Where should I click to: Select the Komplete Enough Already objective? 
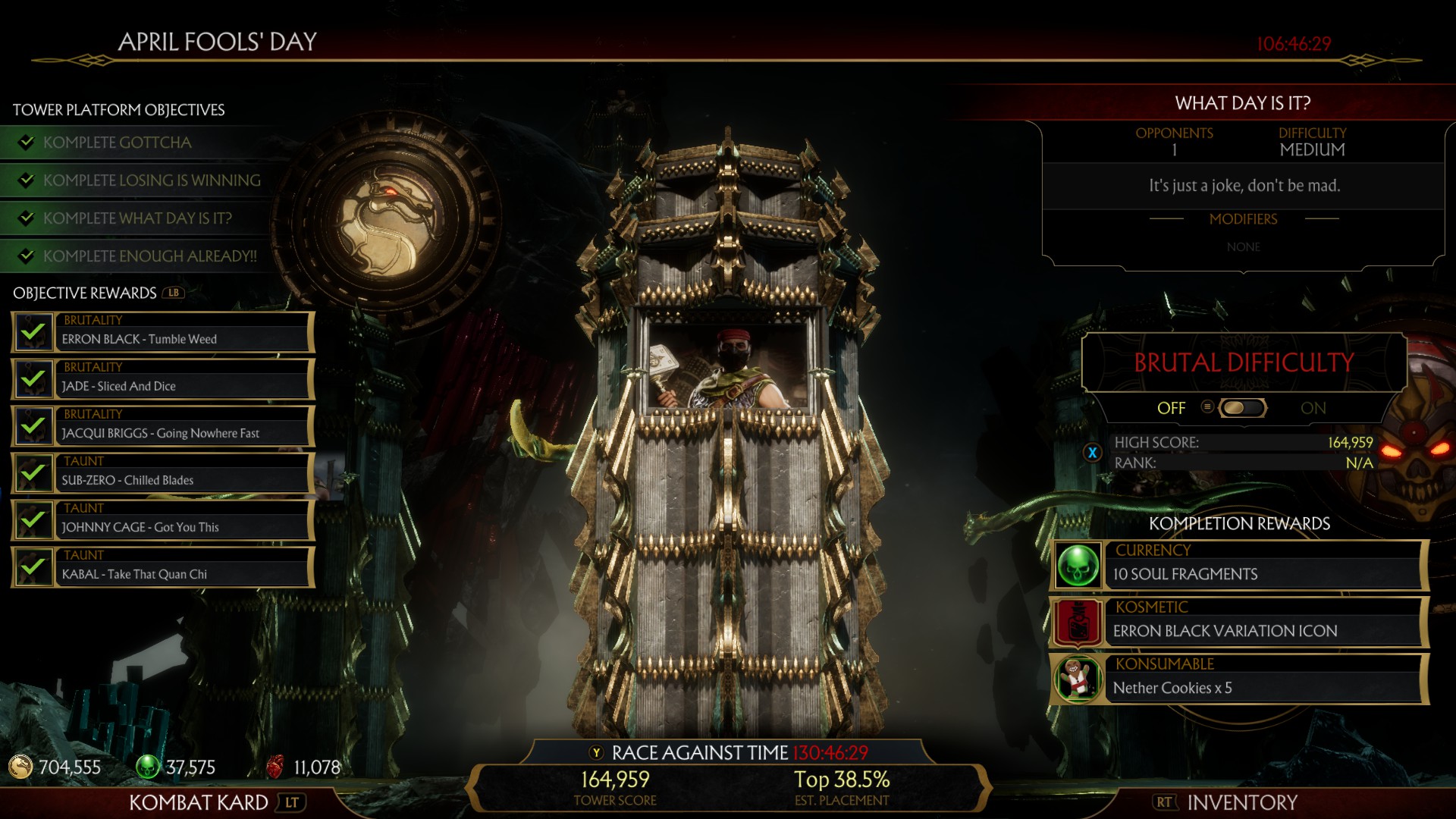(x=149, y=256)
